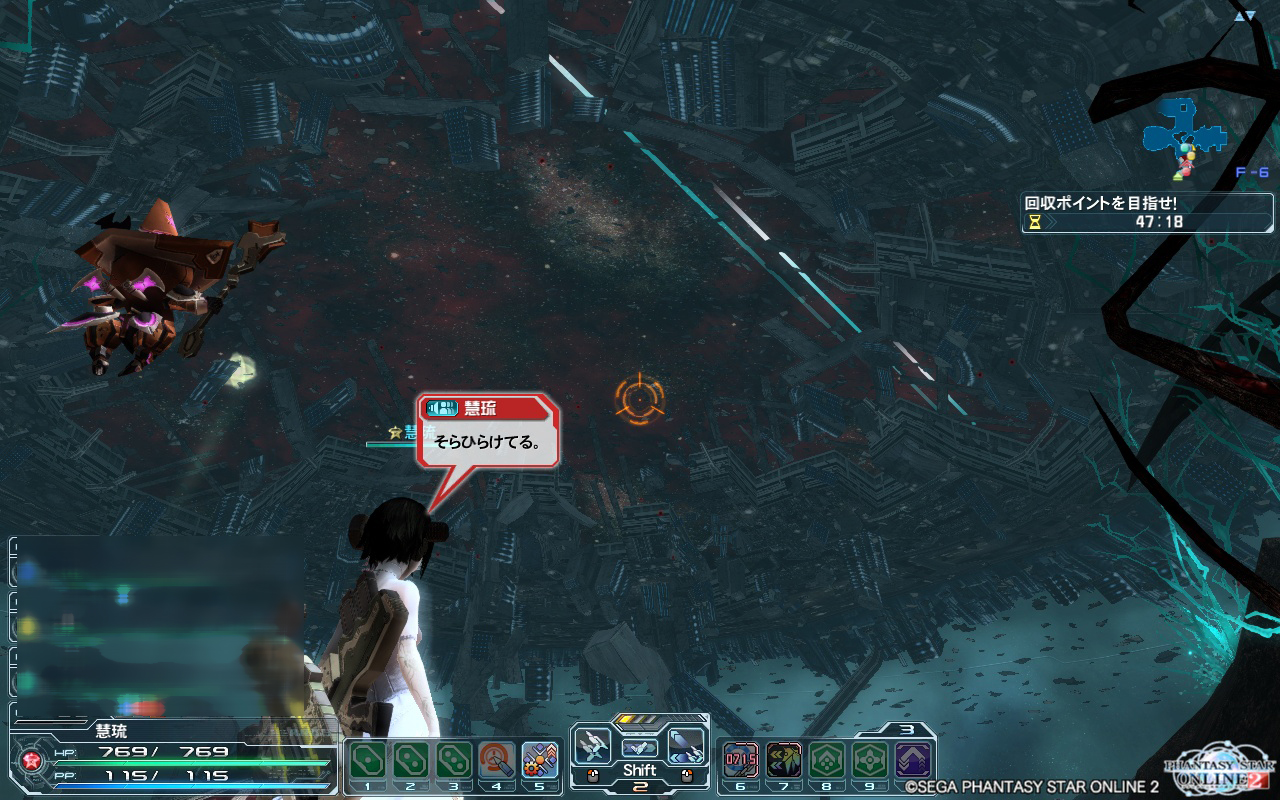Select the right weapon palette photon art
This screenshot has height=800, width=1280.
(686, 746)
